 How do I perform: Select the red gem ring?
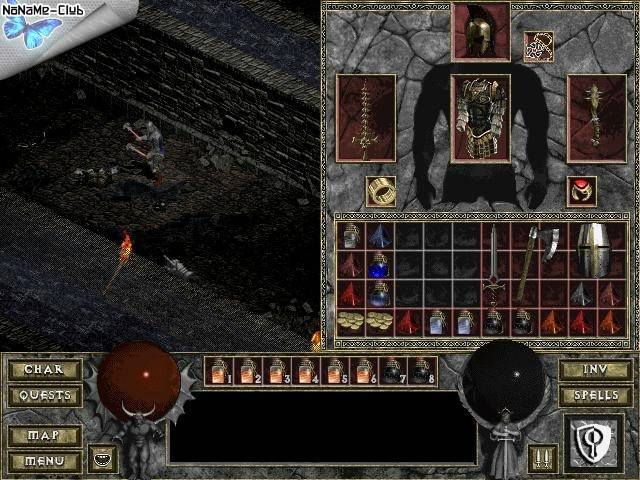(x=582, y=190)
